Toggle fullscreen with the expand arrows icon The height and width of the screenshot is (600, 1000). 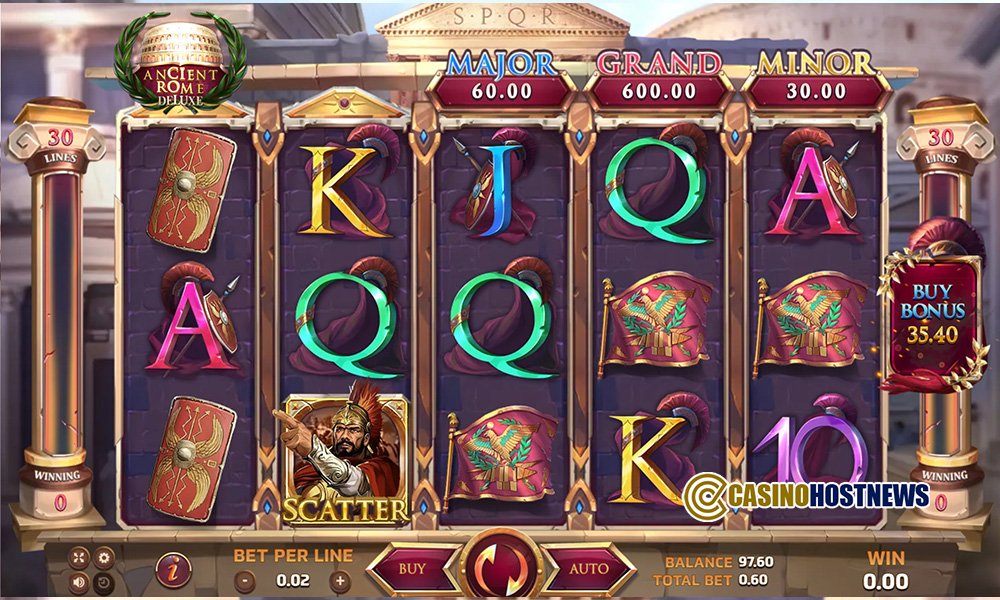click(x=79, y=558)
